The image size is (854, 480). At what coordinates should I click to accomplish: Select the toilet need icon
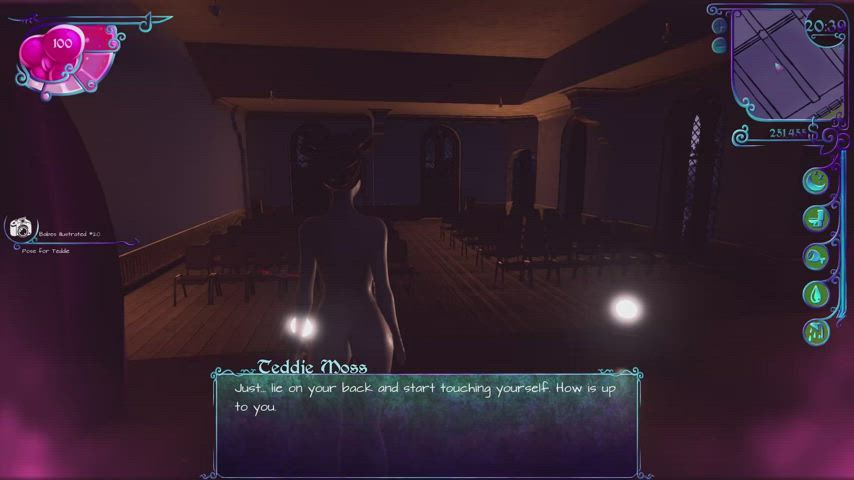[x=817, y=218]
